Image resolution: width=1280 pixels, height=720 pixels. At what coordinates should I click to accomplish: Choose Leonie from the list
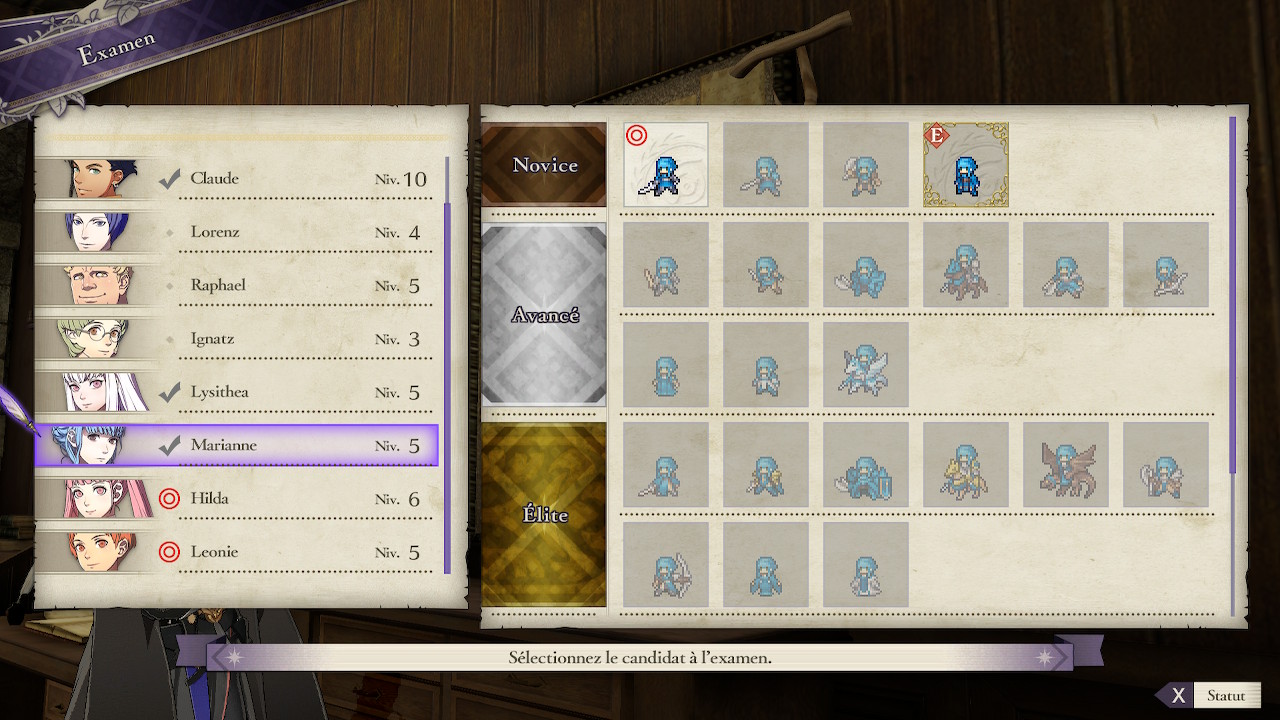pos(236,552)
